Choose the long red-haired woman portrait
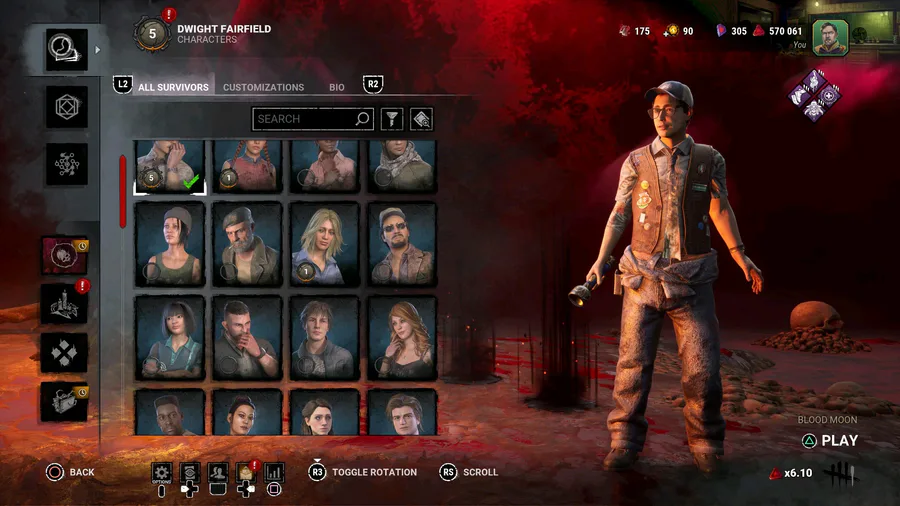900x506 pixels. tap(402, 337)
